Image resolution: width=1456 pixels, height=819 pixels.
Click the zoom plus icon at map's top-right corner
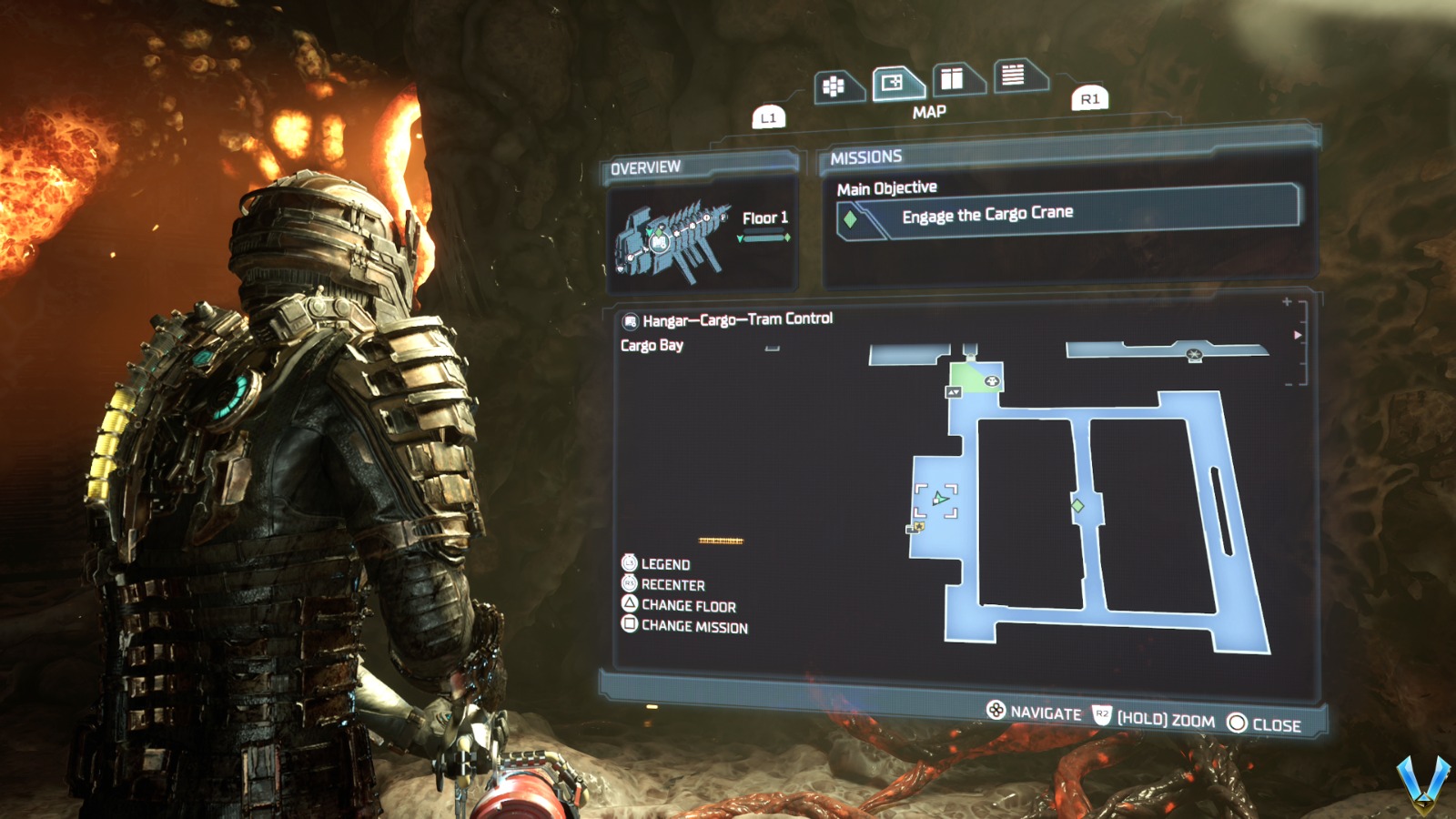(x=1287, y=303)
